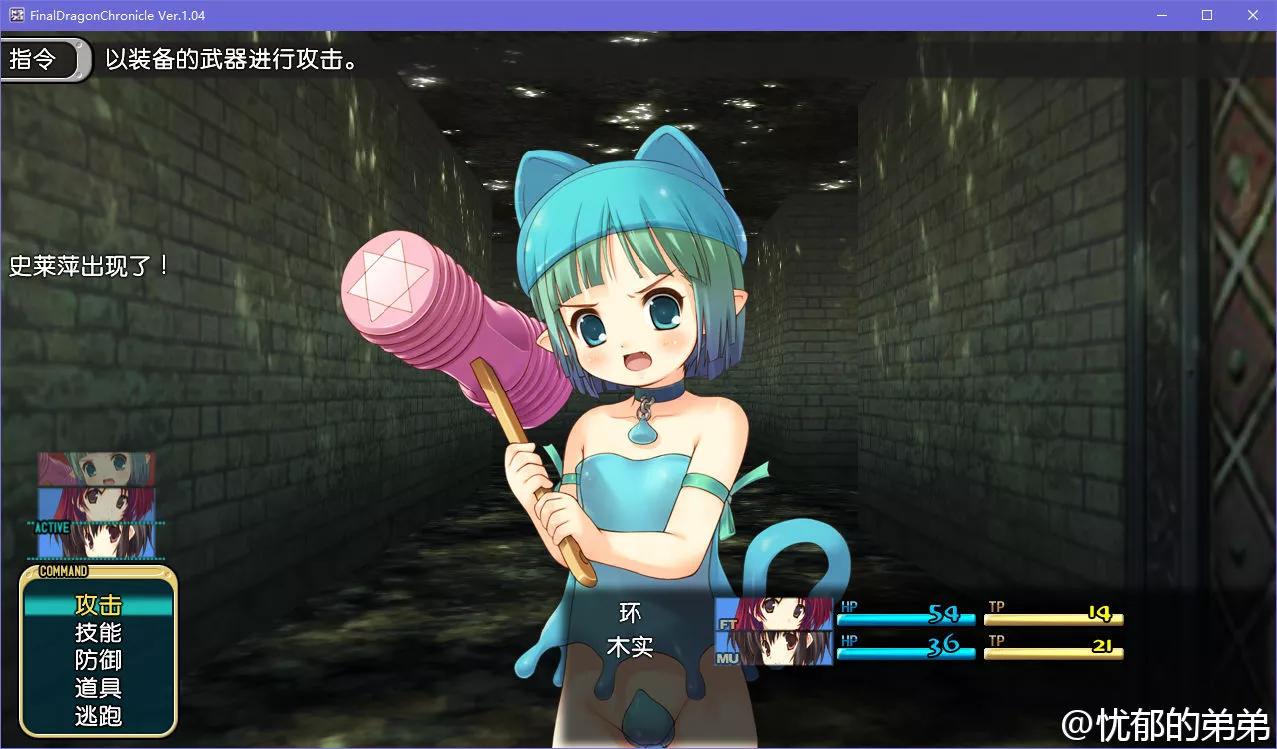Choose the 逃跑 escape command

coord(98,717)
